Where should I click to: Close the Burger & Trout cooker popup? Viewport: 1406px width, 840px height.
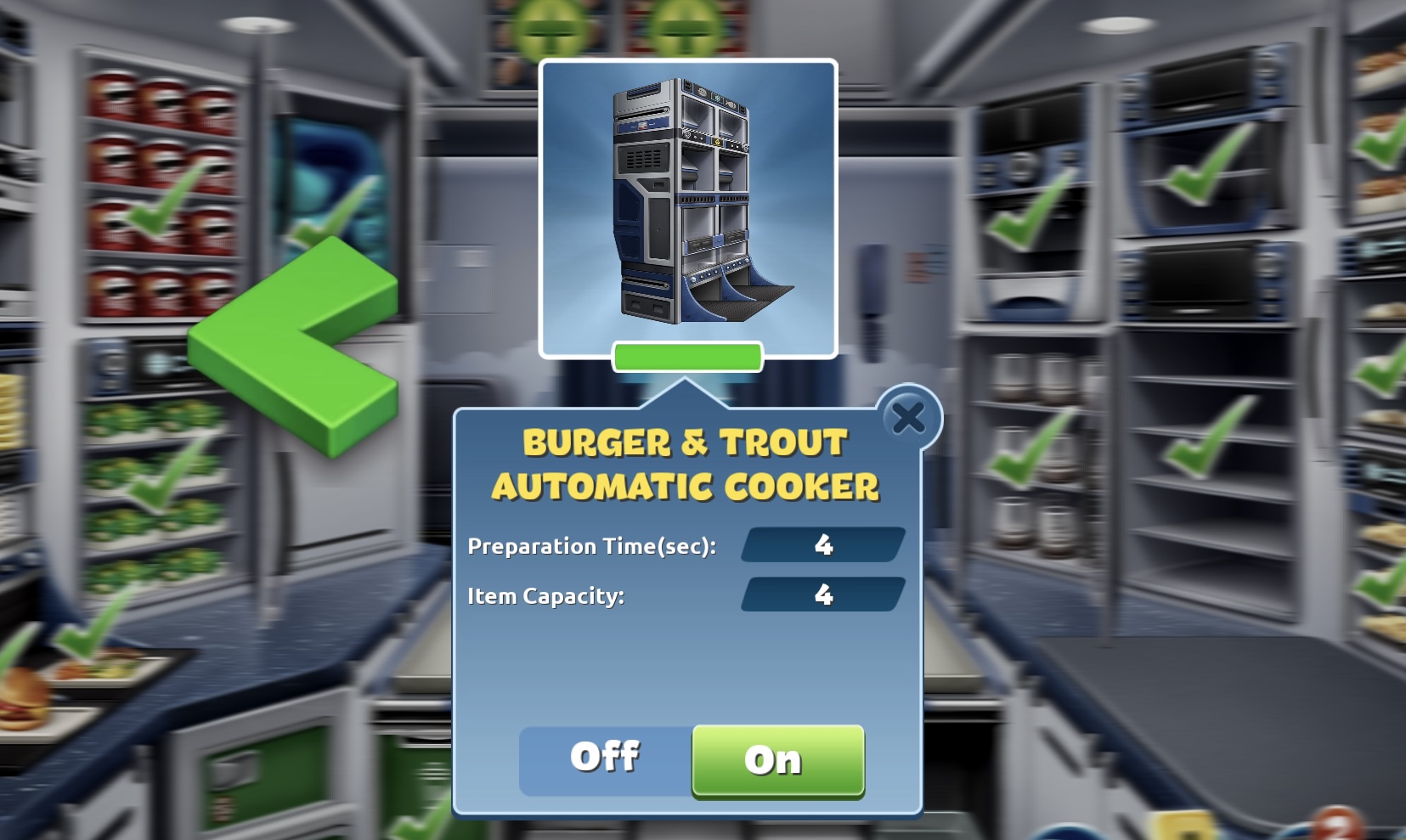point(908,418)
